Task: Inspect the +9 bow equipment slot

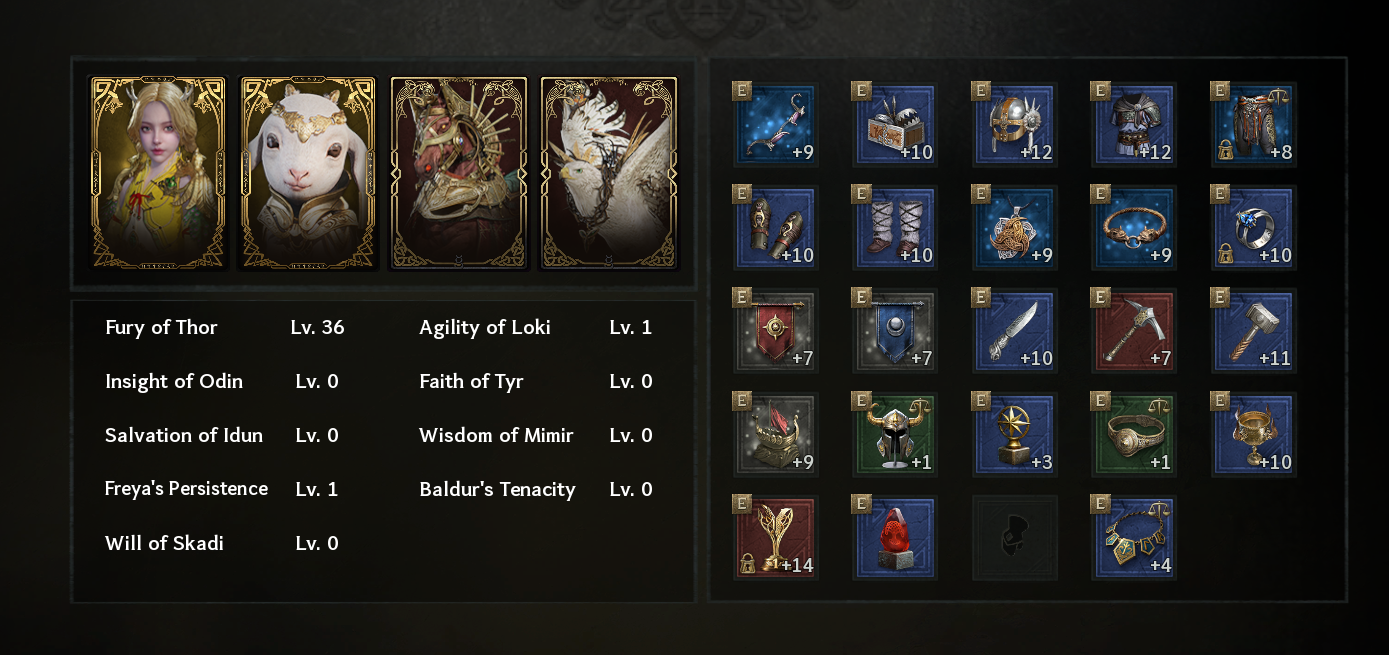Action: pyautogui.click(x=776, y=124)
